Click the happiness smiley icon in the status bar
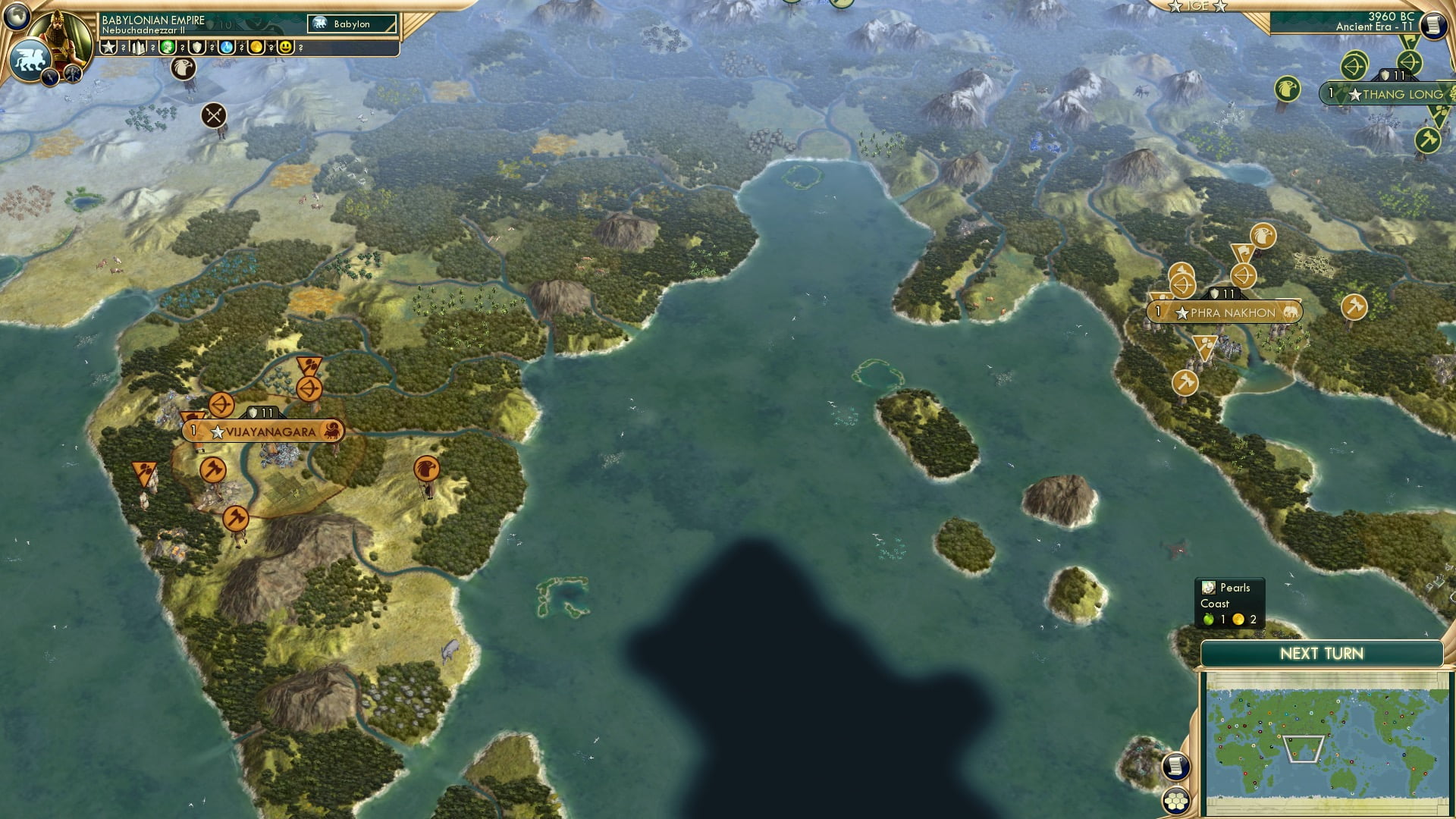The width and height of the screenshot is (1456, 819). (x=285, y=47)
